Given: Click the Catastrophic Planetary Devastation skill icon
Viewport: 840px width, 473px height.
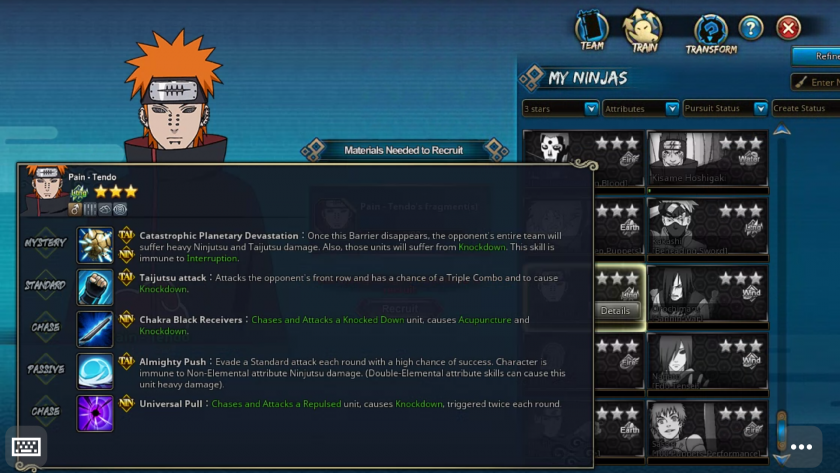Looking at the screenshot, I should pyautogui.click(x=95, y=244).
